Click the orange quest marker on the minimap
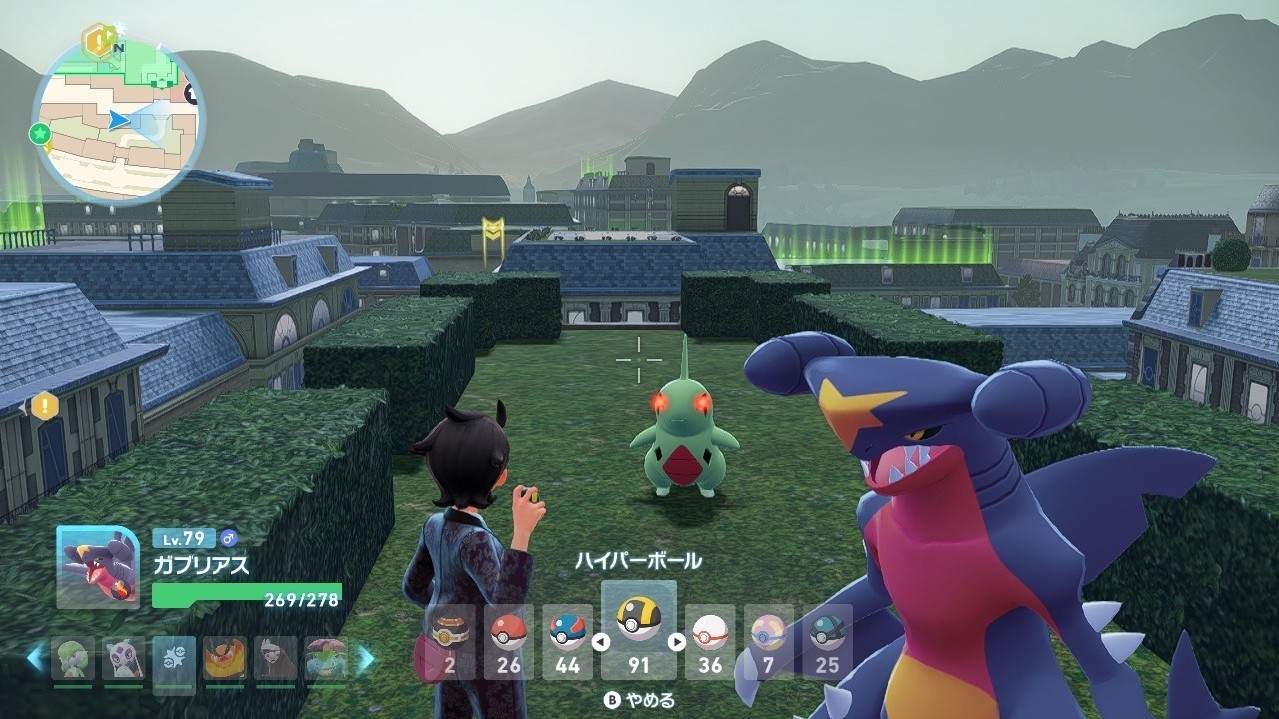The height and width of the screenshot is (719, 1279). click(x=98, y=41)
